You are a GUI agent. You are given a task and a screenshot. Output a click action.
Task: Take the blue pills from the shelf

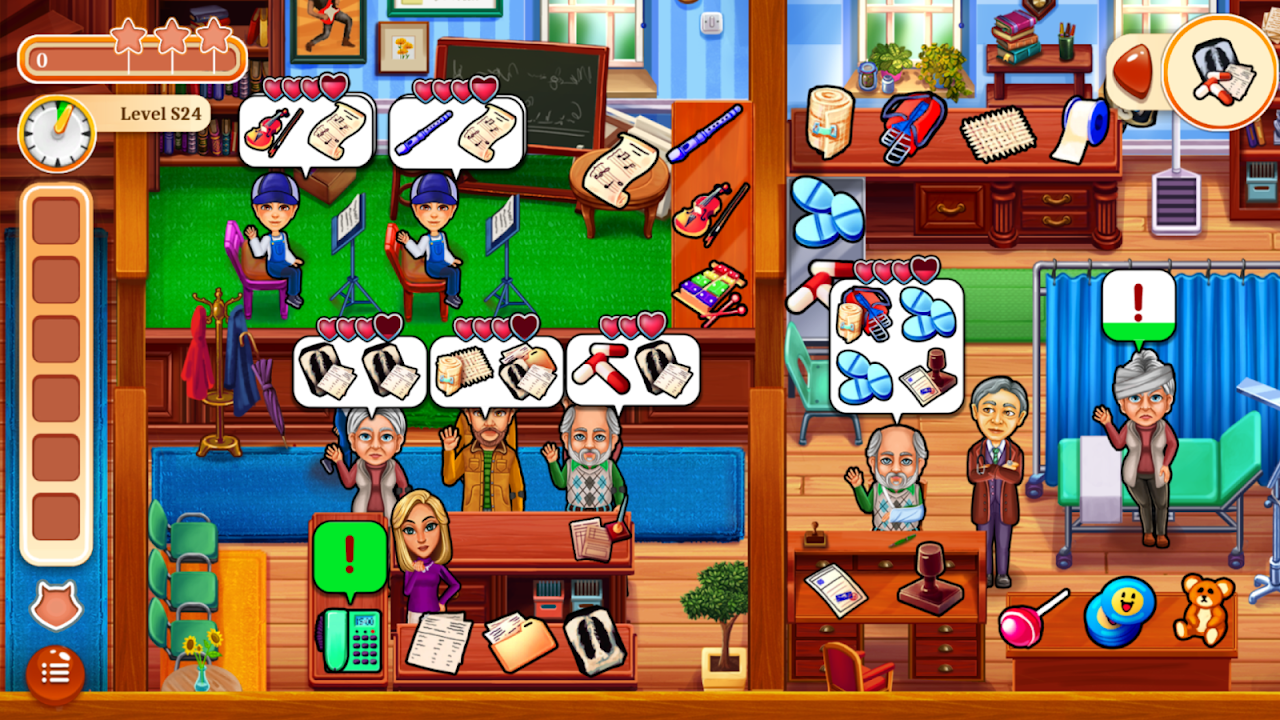827,210
